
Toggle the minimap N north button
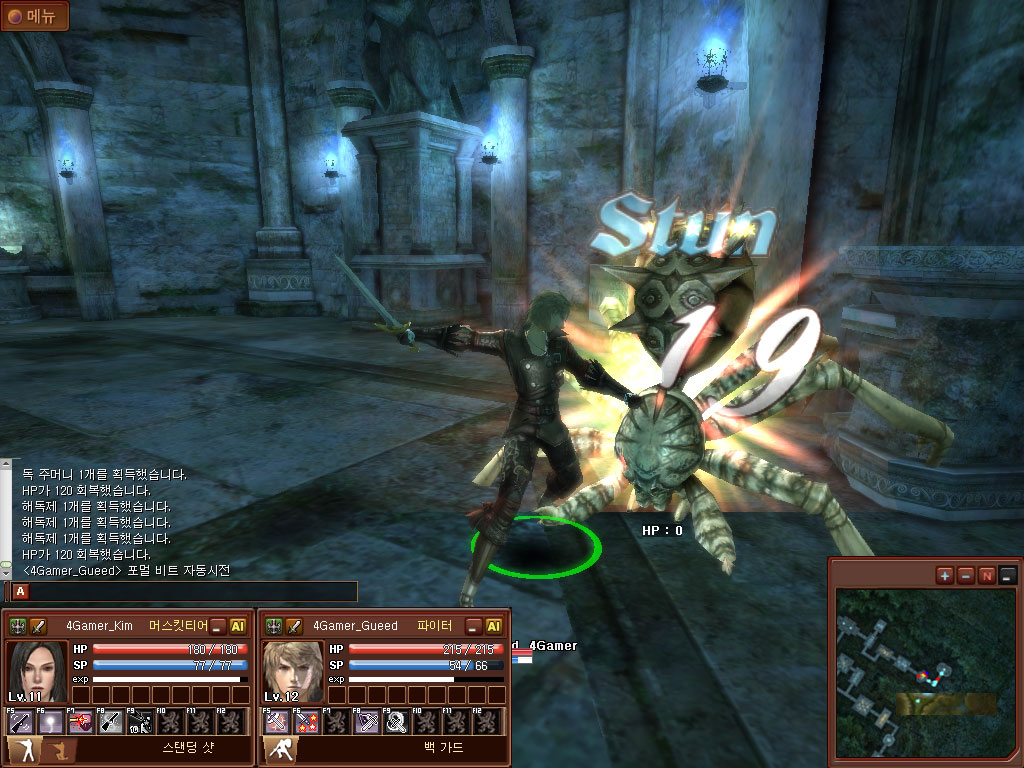coord(987,575)
